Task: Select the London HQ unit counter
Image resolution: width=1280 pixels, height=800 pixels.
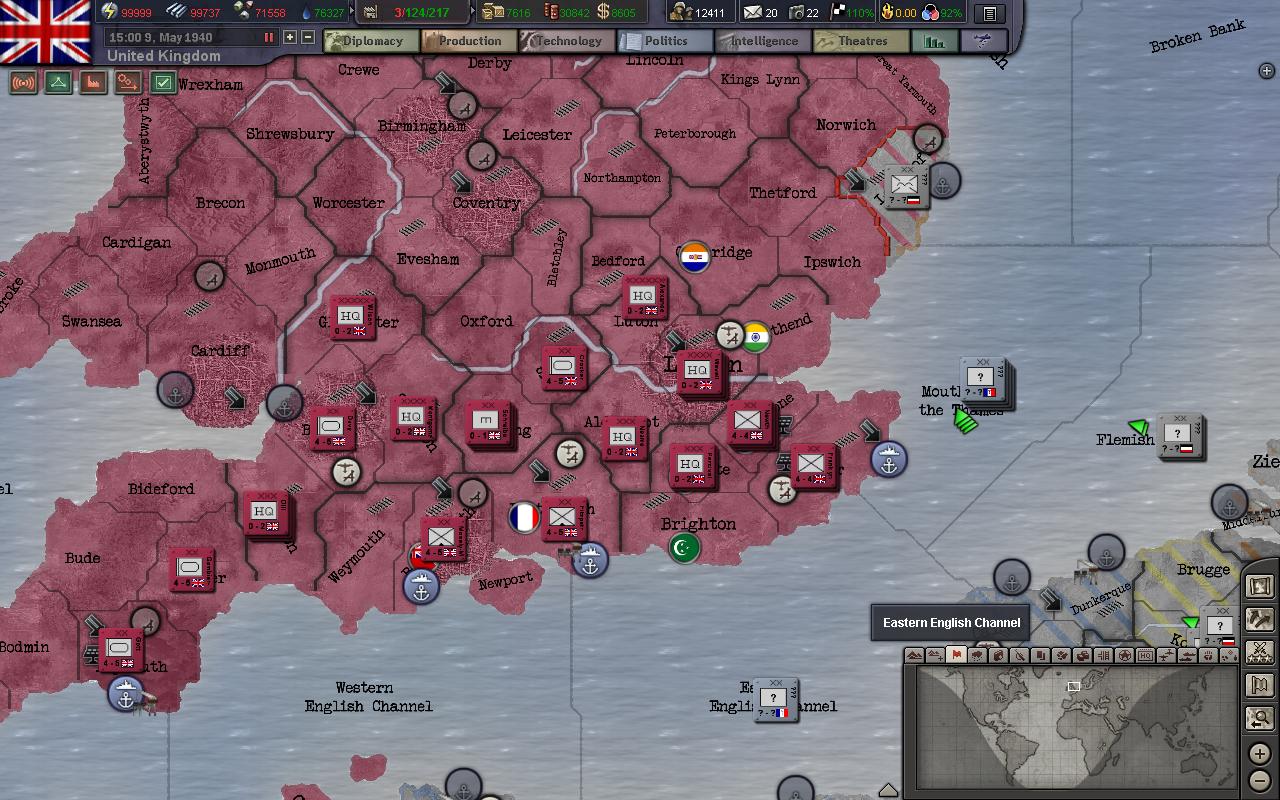Action: tap(696, 370)
